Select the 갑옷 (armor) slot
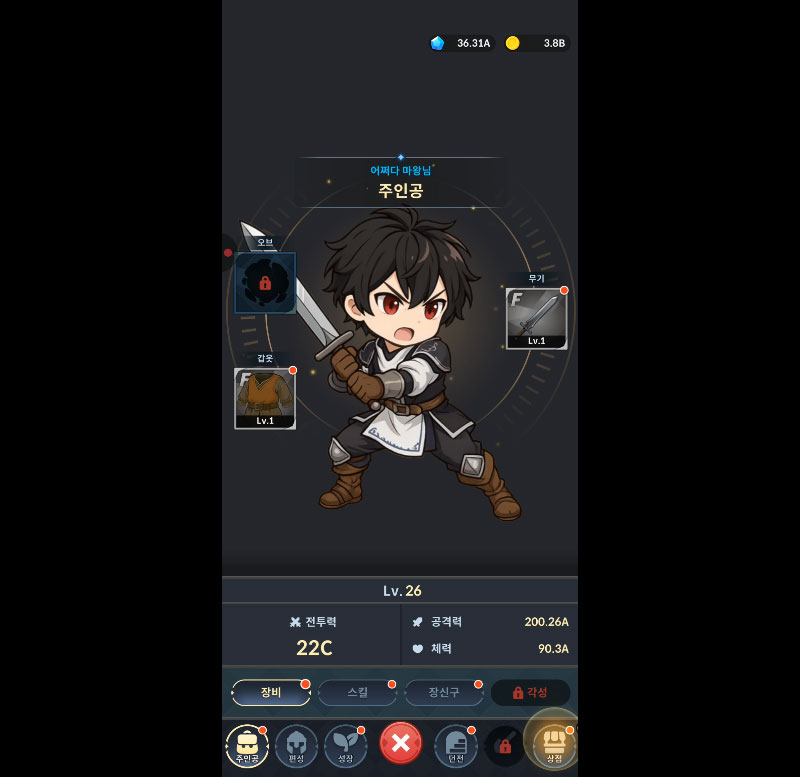The width and height of the screenshot is (800, 777). (265, 398)
